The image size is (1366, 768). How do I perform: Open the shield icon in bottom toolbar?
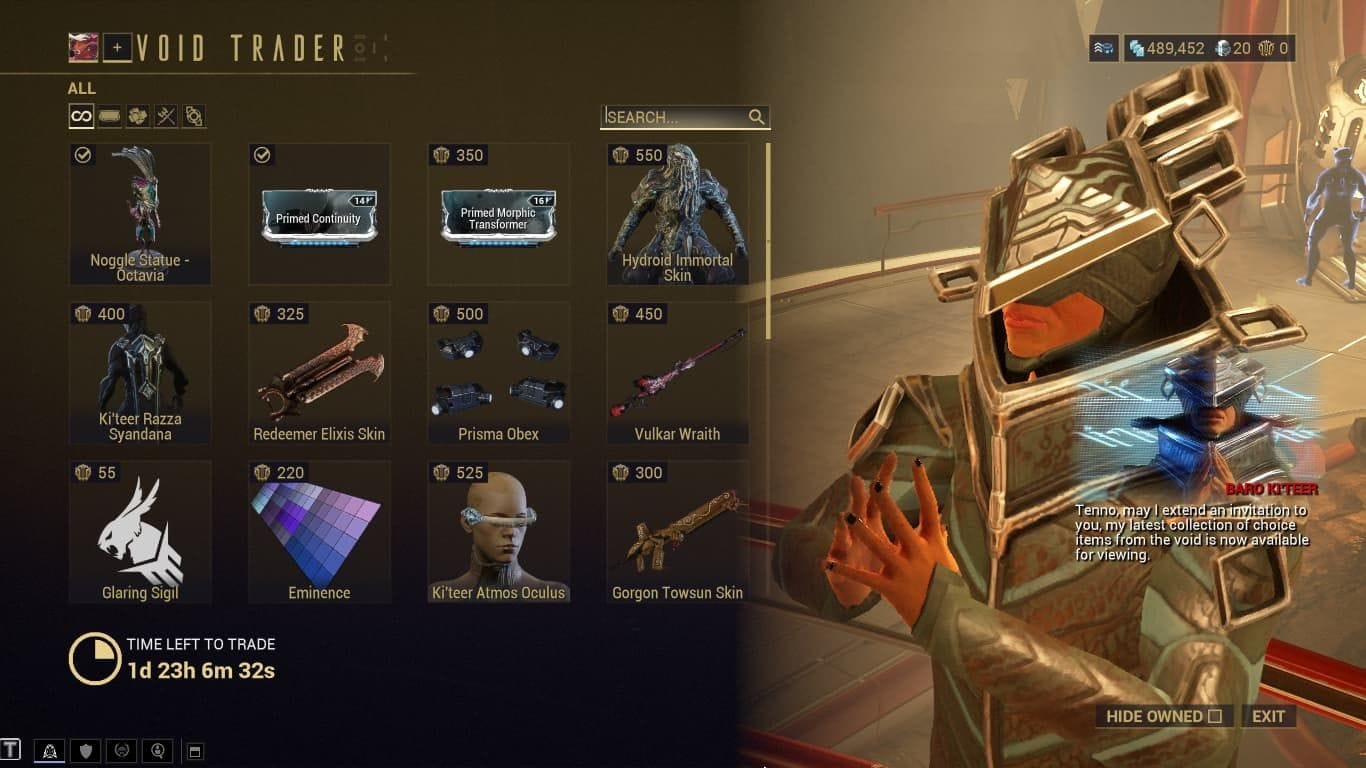tap(84, 750)
